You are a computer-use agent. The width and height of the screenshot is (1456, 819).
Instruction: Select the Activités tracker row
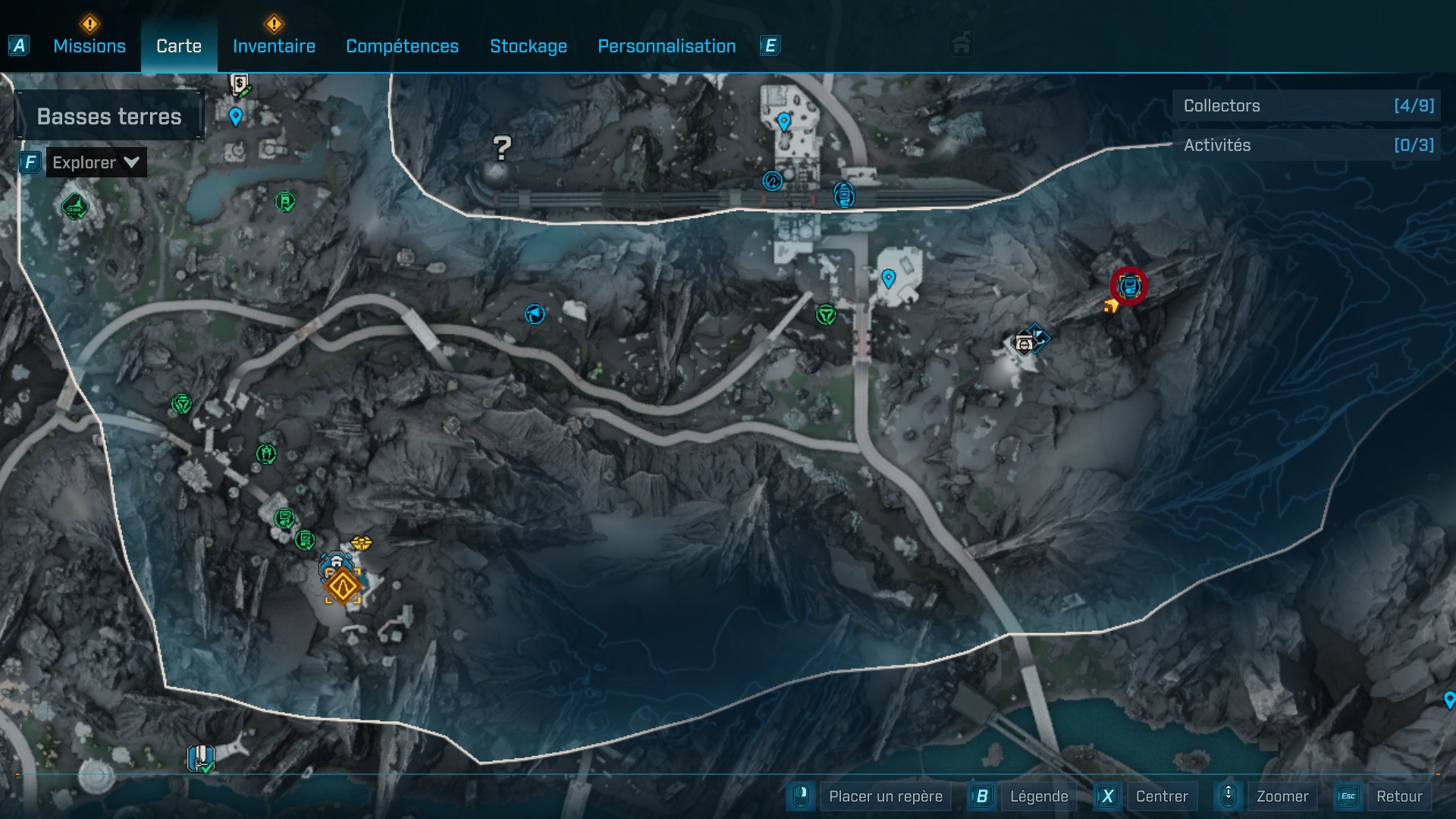point(1306,145)
